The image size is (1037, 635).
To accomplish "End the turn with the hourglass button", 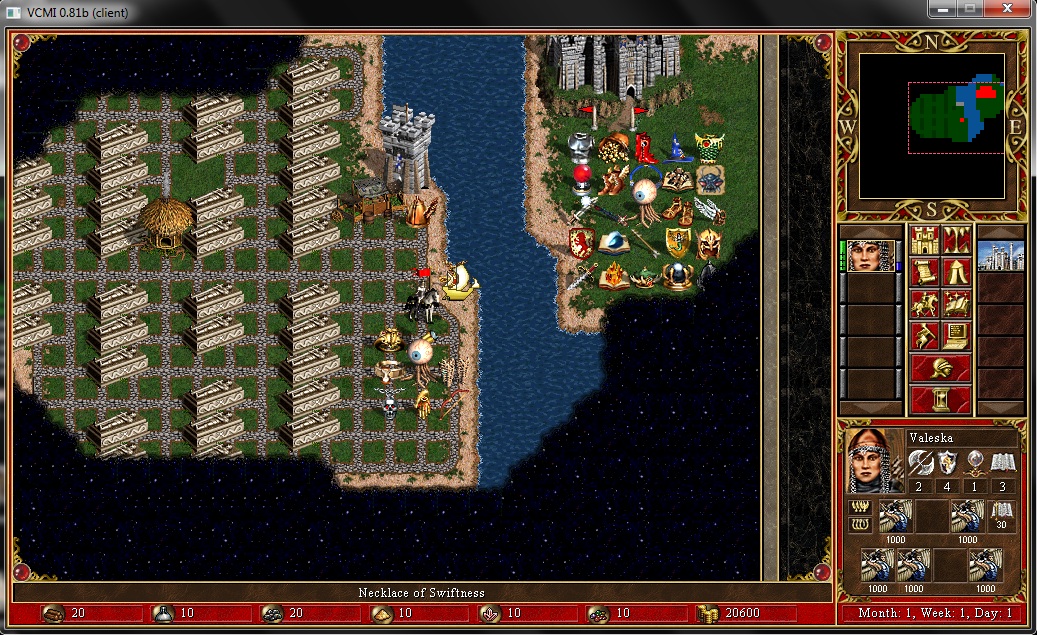I will tap(941, 400).
